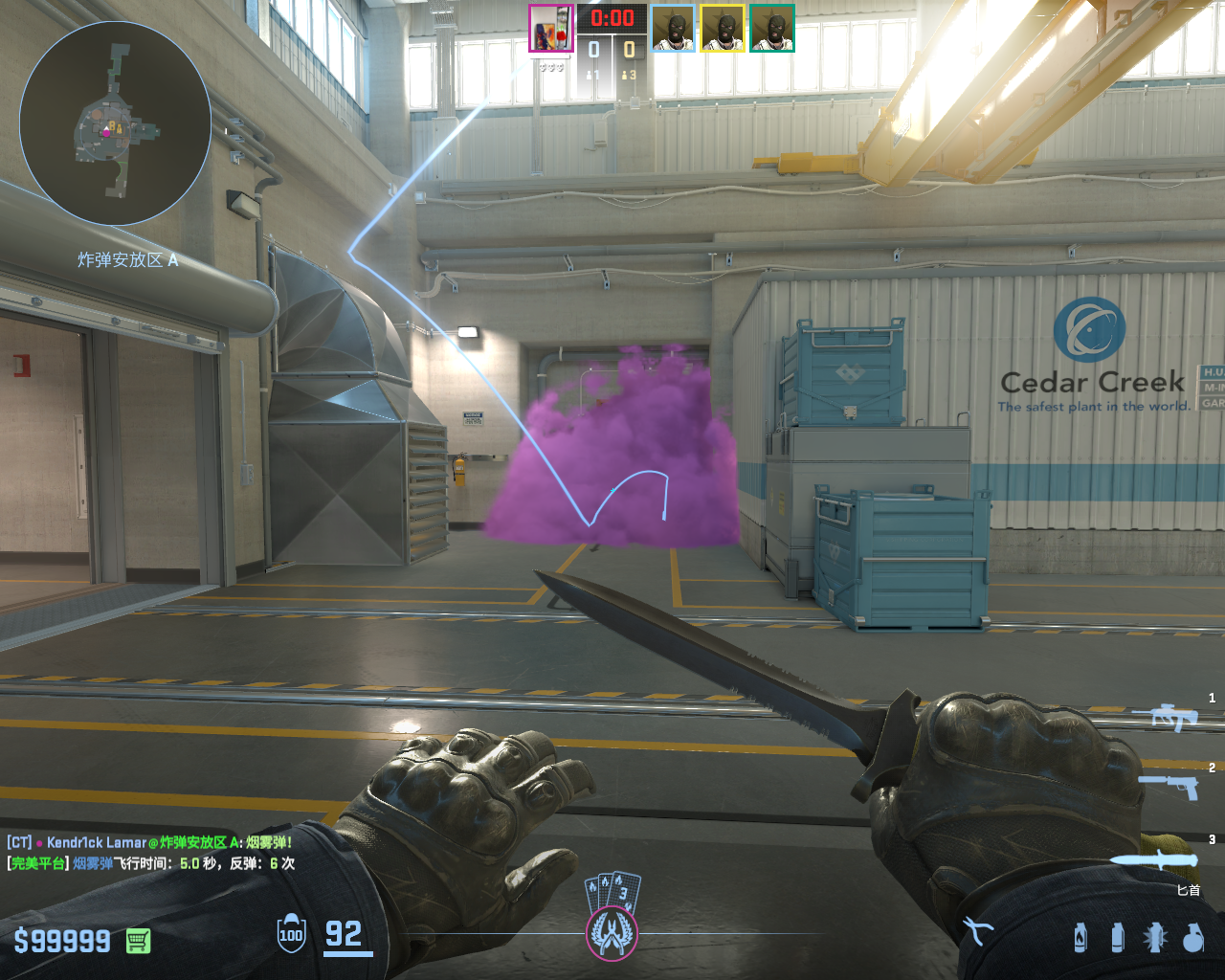Viewport: 1225px width, 980px height.
Task: Click the armor shield icon
Action: pyautogui.click(x=291, y=935)
